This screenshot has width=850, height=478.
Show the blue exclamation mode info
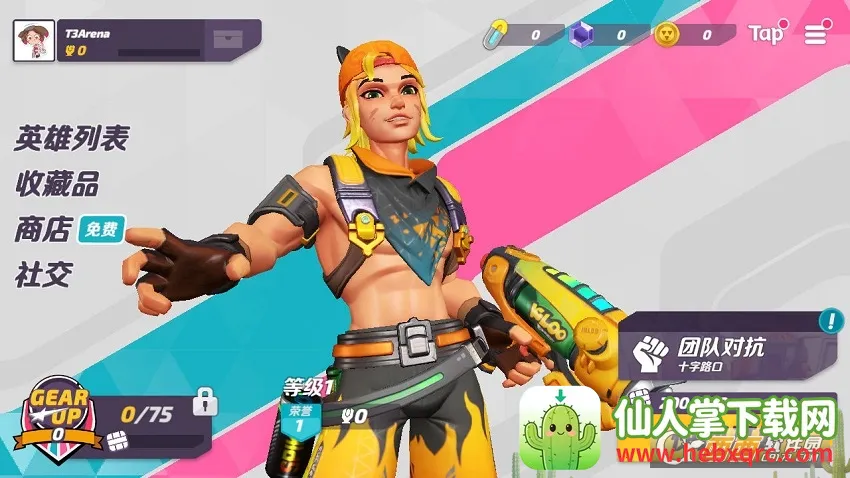[830, 321]
